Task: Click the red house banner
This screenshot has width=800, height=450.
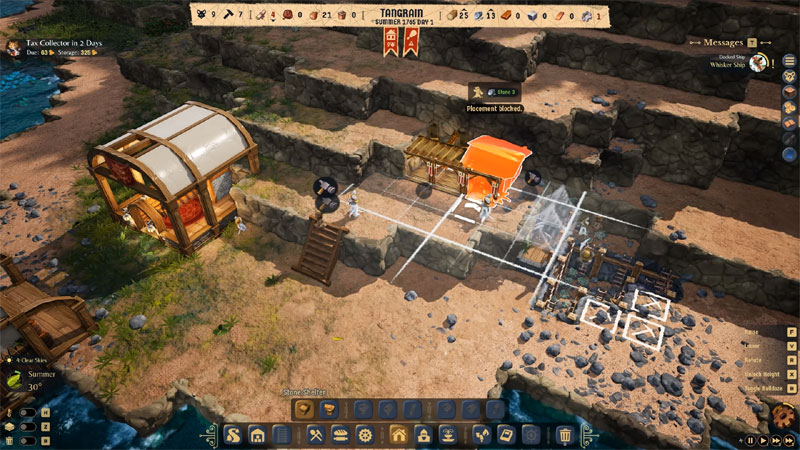Action: pos(390,41)
